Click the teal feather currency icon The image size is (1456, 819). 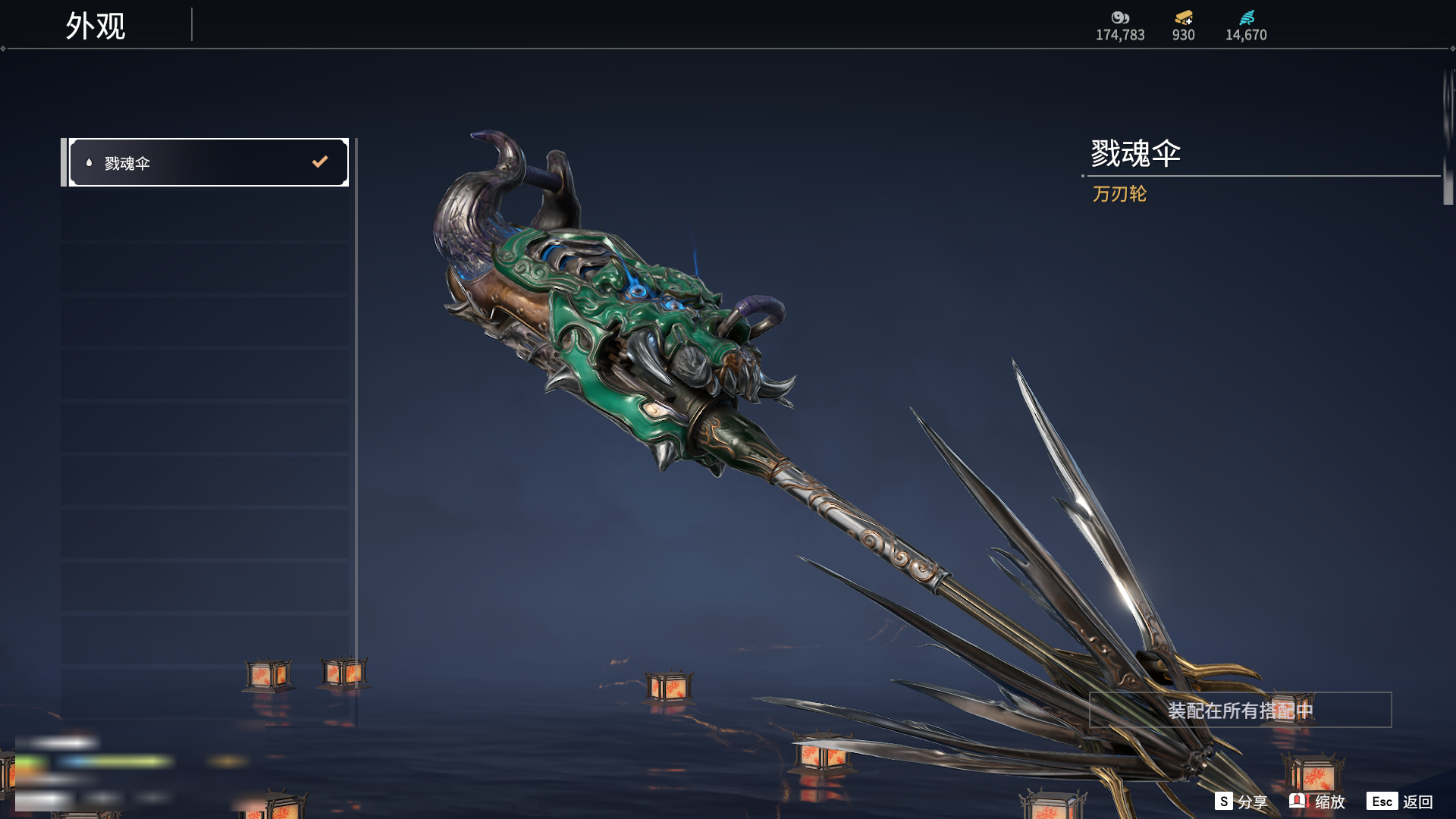[1246, 17]
